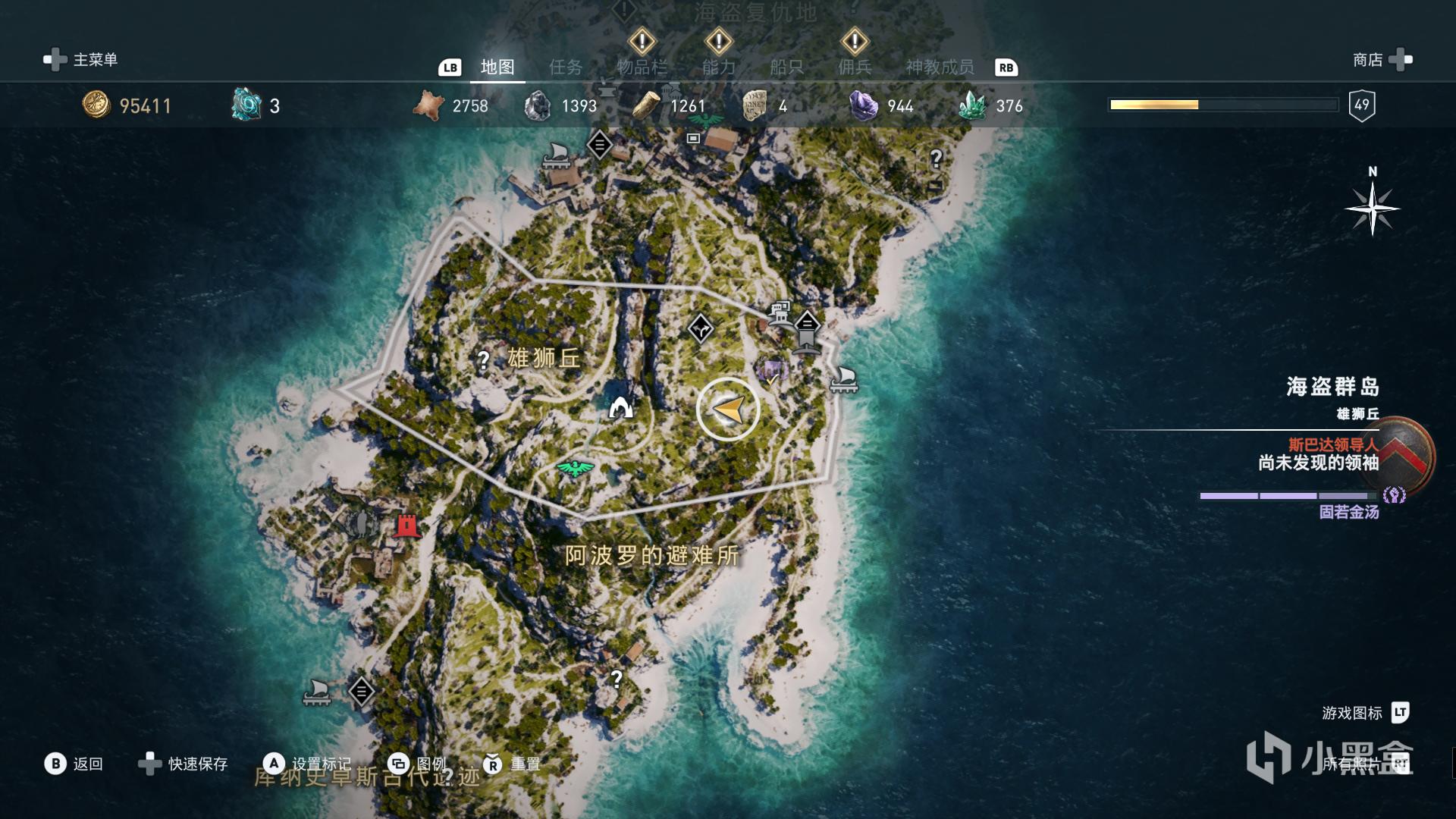Show the 神教成员 cultists tab
The width and height of the screenshot is (1456, 819).
[x=940, y=67]
